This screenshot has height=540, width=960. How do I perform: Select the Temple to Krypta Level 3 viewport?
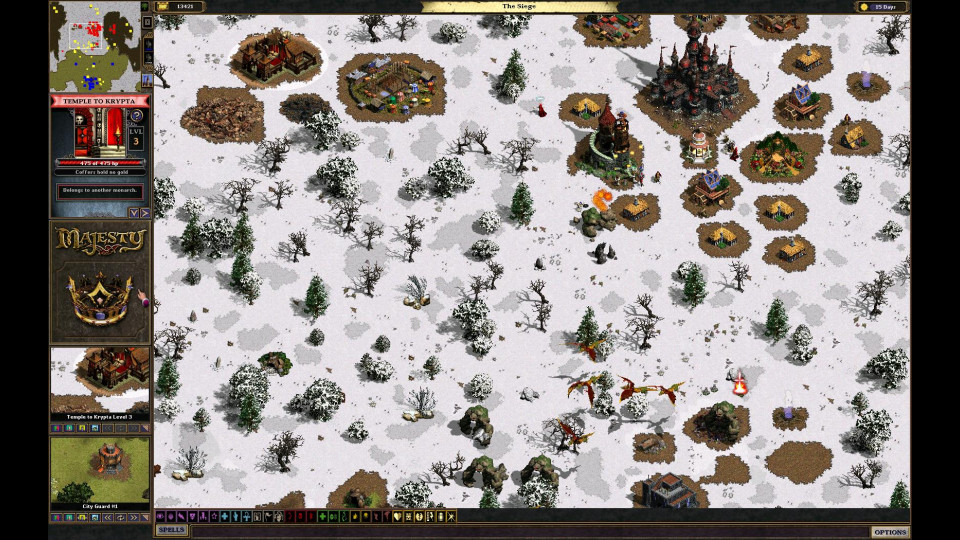(100, 384)
